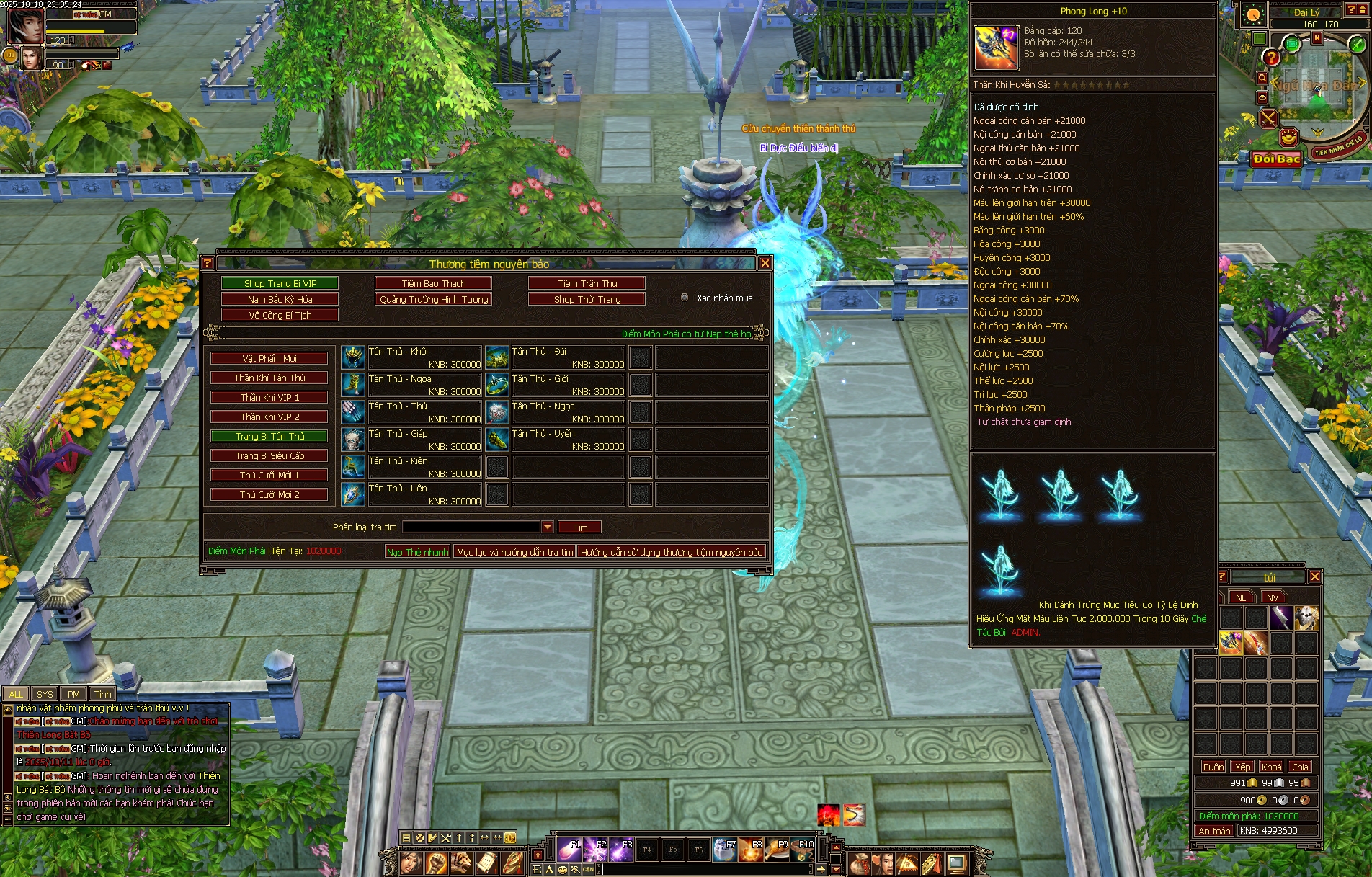
Task: Open Shop Thời Trang
Action: pyautogui.click(x=587, y=299)
